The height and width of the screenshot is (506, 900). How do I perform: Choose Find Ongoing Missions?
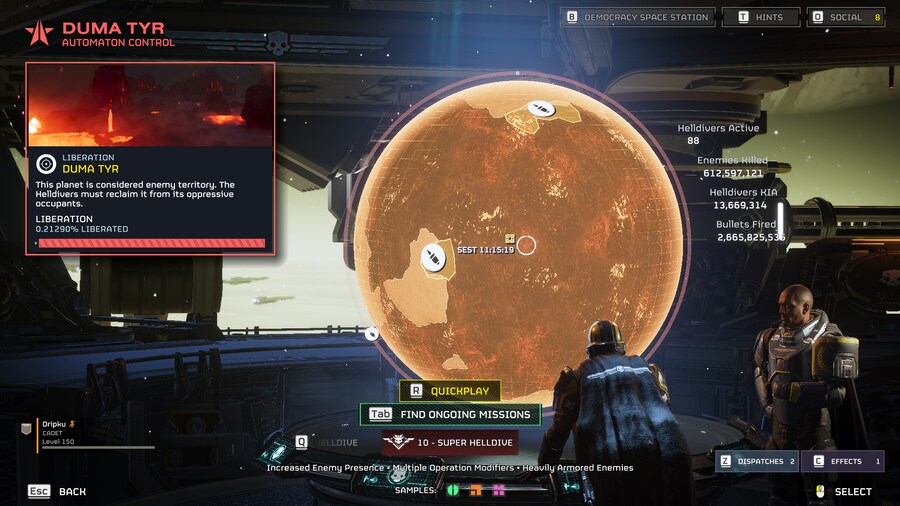coord(450,414)
